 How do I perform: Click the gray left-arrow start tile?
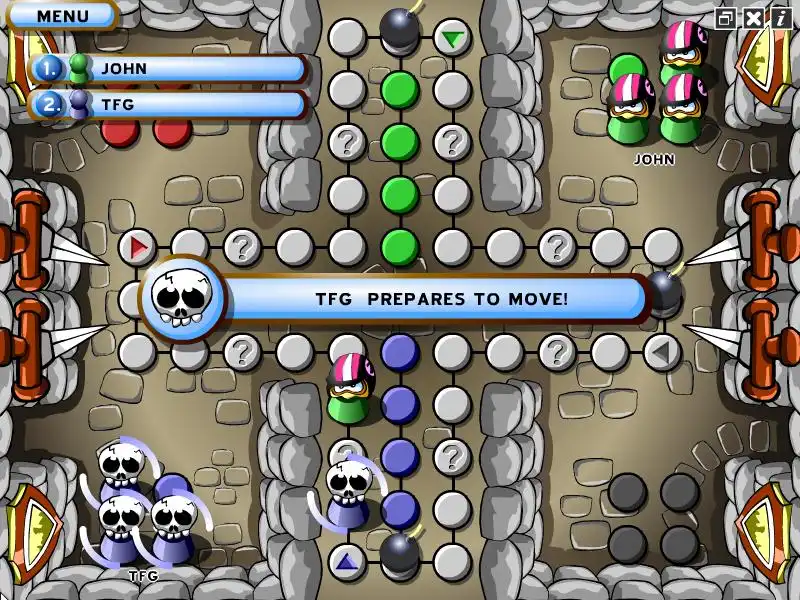(661, 351)
